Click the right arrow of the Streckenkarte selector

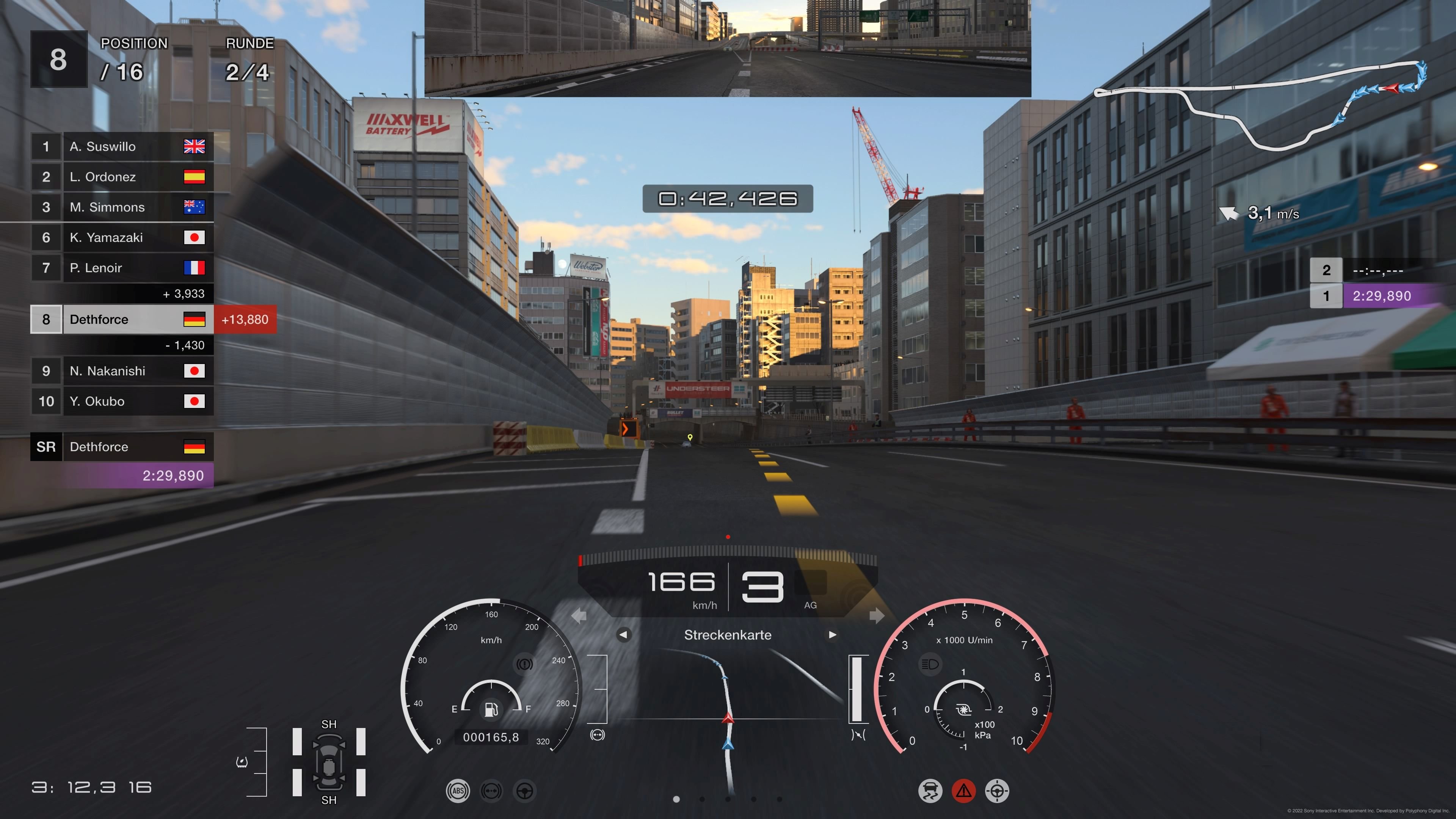(833, 635)
